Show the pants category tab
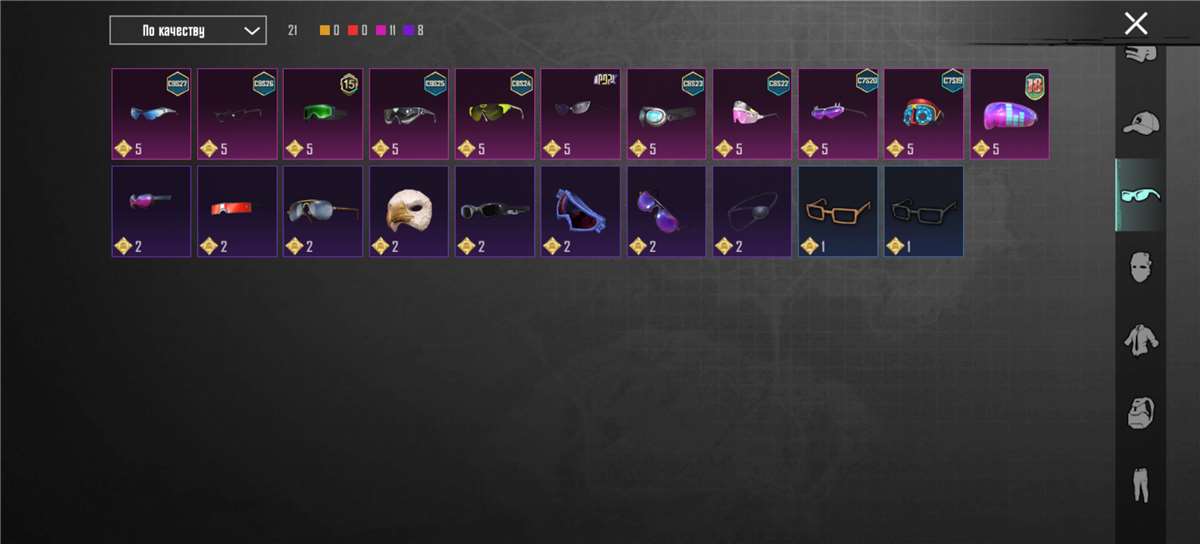Viewport: 1200px width, 544px height. pyautogui.click(x=1140, y=484)
